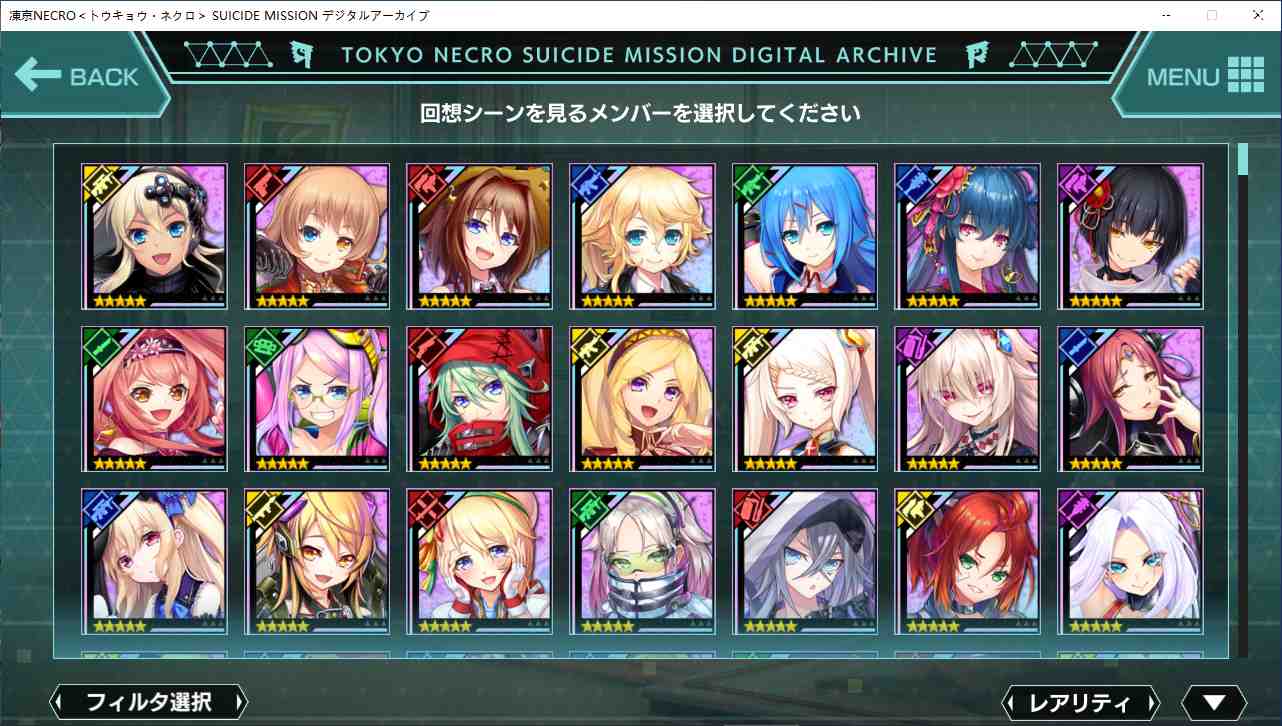Open the フィルタ選択 filter selector
Image resolution: width=1282 pixels, height=726 pixels.
click(x=148, y=701)
